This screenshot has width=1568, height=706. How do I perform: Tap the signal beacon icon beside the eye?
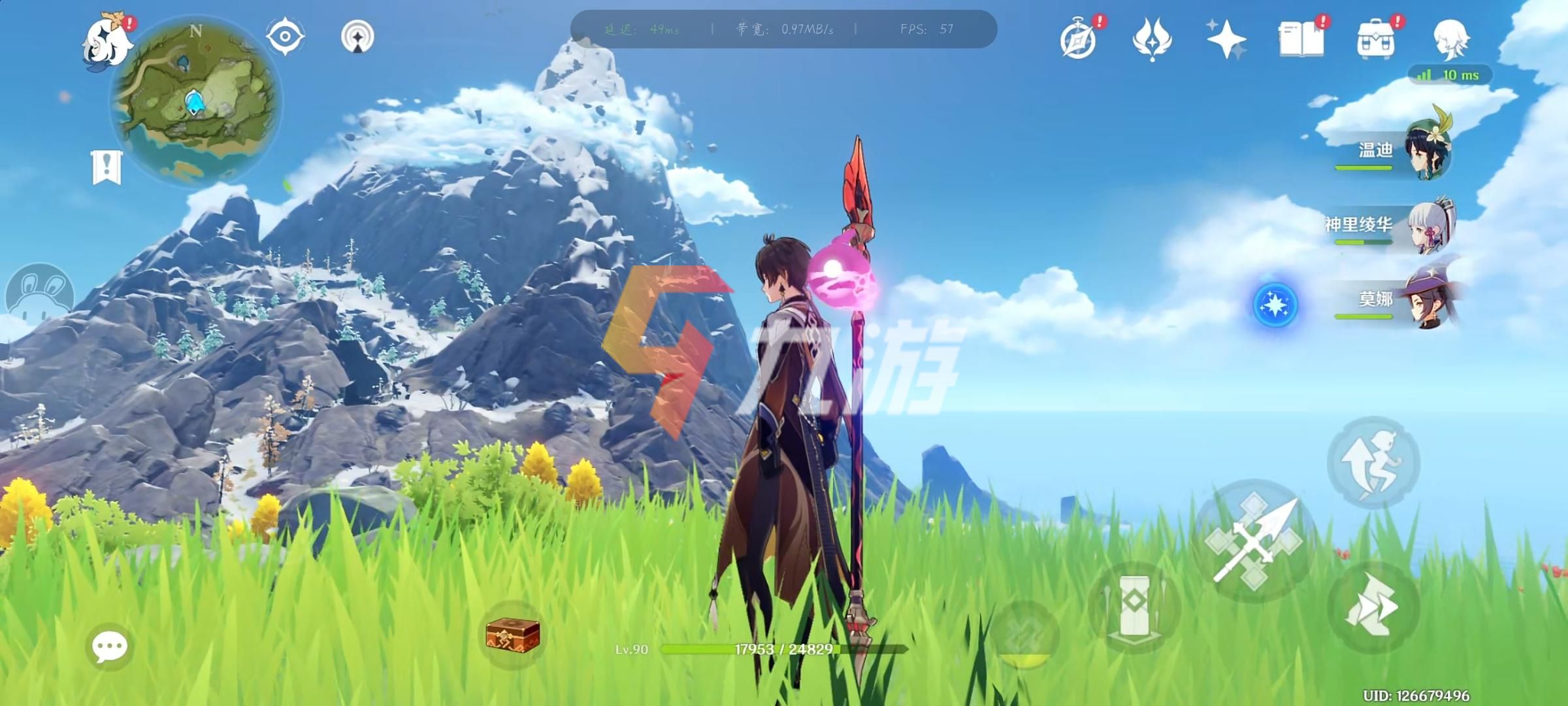(x=357, y=36)
